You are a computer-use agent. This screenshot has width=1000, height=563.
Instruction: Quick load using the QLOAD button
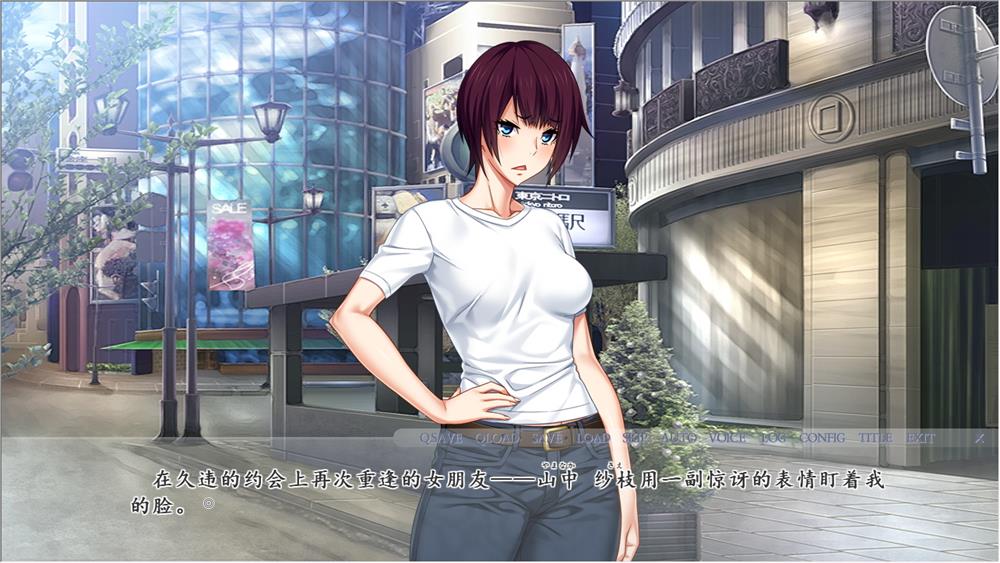pos(497,438)
